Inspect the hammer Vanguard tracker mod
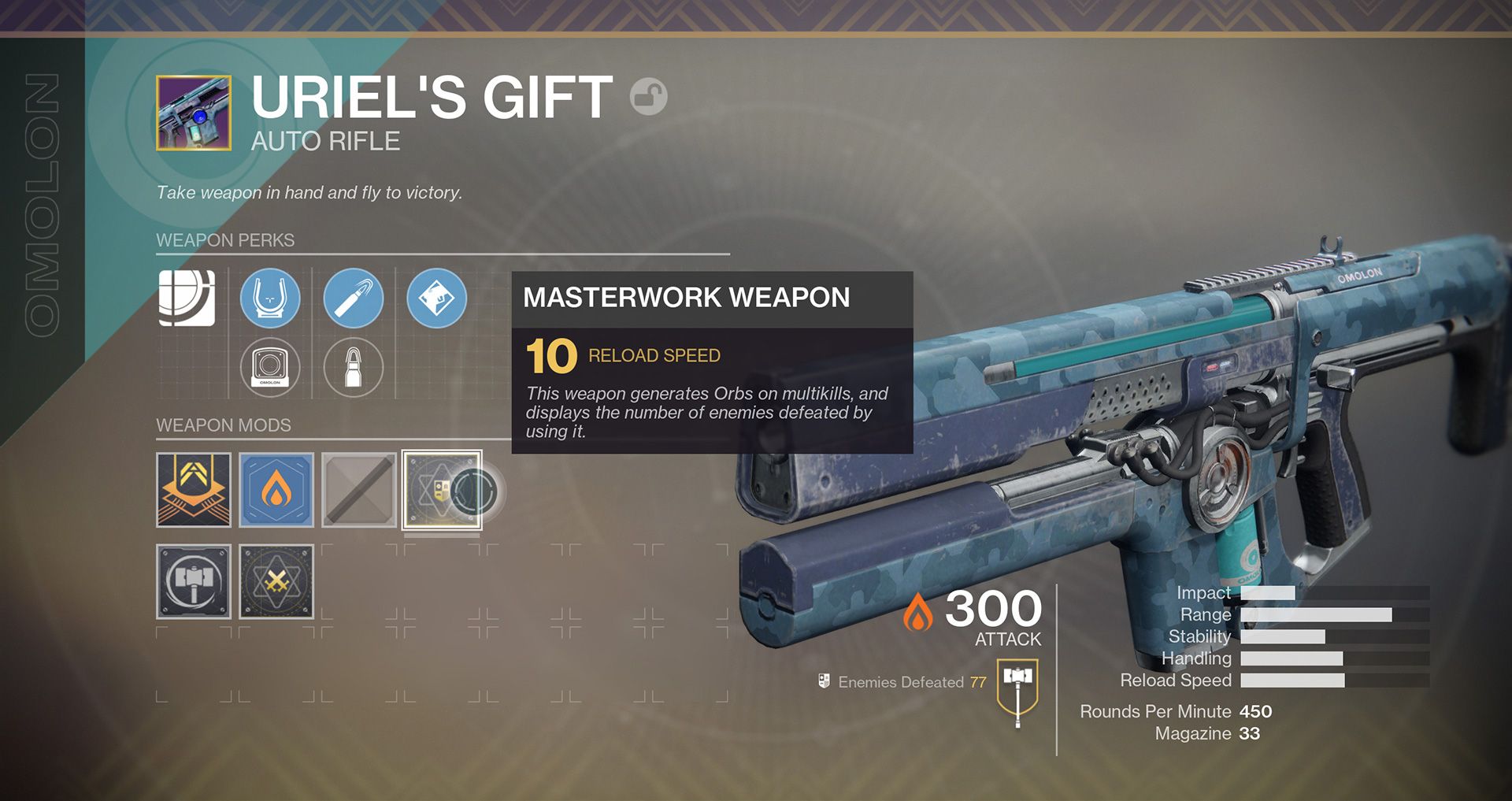The height and width of the screenshot is (801, 1512). tap(193, 580)
